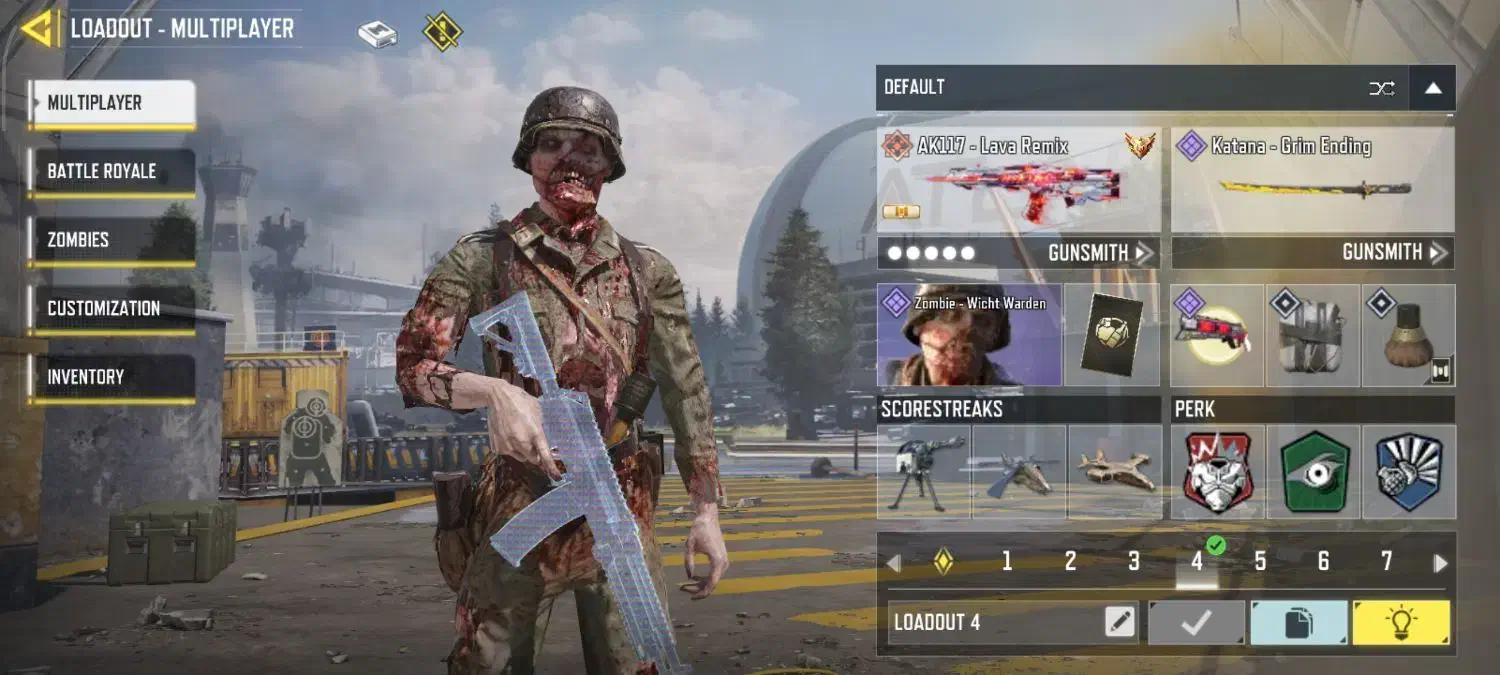Open the green eye perk slot
This screenshot has width=1500, height=675.
(x=1314, y=471)
